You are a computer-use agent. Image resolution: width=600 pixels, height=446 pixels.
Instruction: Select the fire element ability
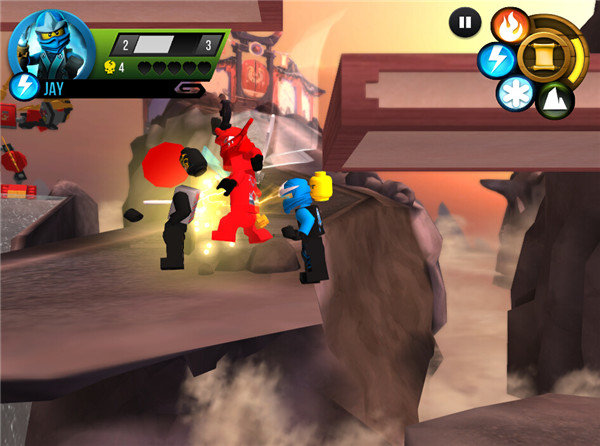(x=511, y=25)
